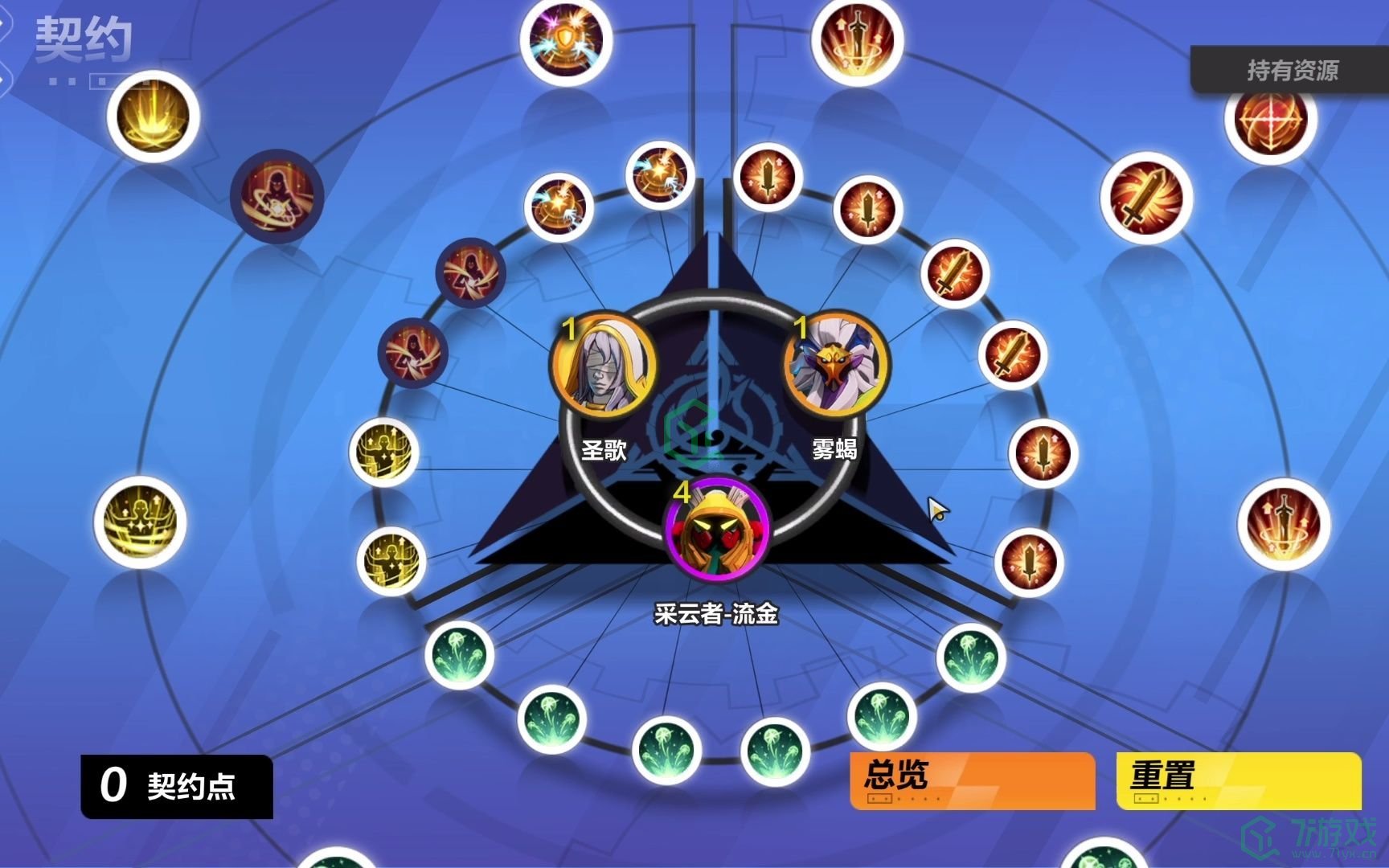Select the red crosshair contract node
Viewport: 1389px width, 868px height.
tap(1271, 119)
